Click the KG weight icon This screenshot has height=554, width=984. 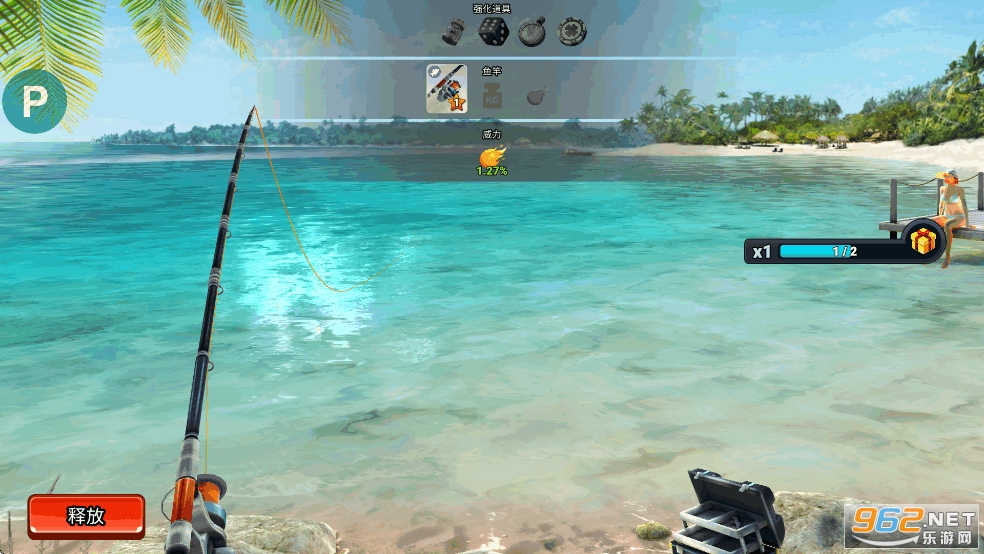(491, 96)
